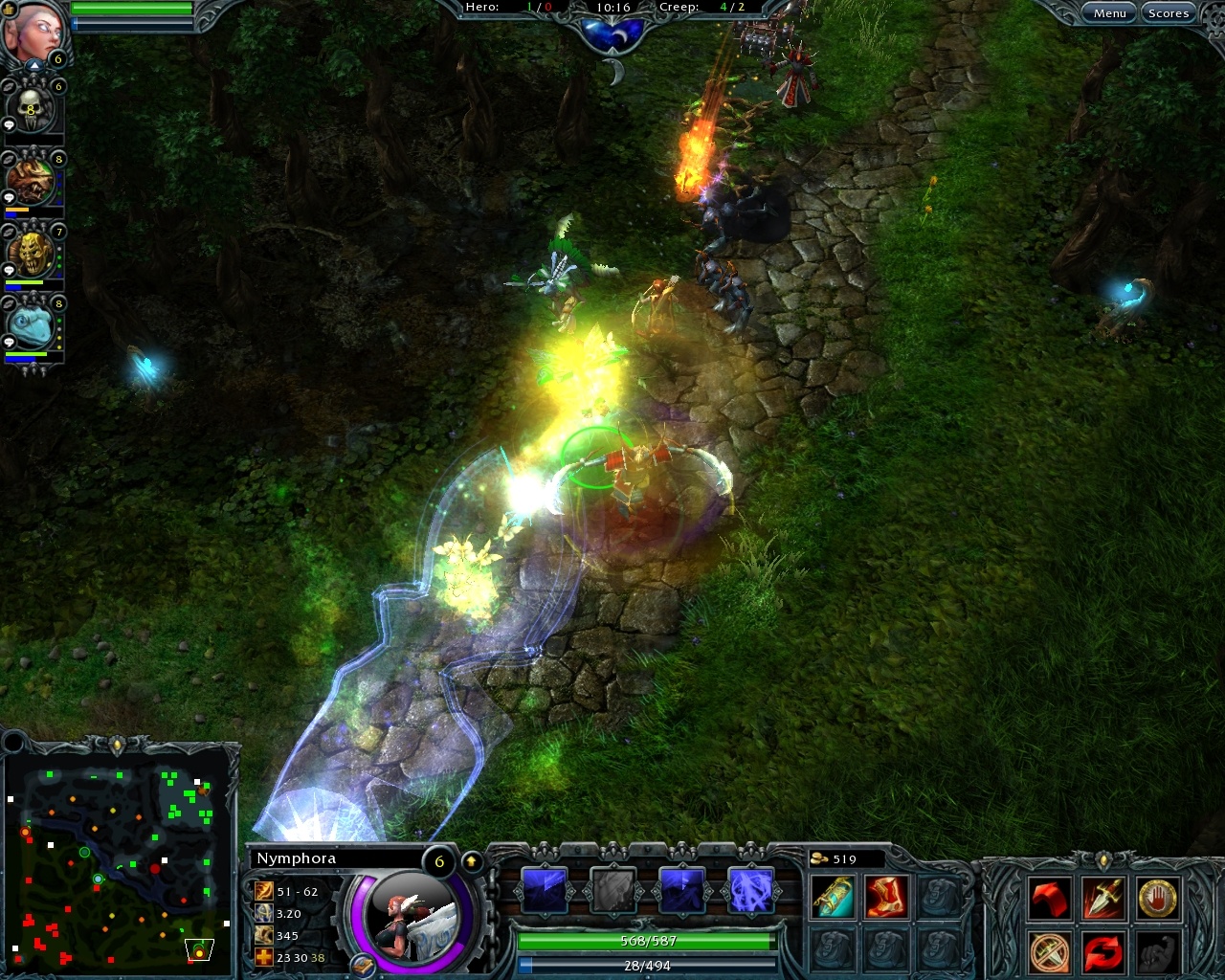Open the chat bubble for the Kraken ally
This screenshot has height=980, width=1225.
coord(9,339)
